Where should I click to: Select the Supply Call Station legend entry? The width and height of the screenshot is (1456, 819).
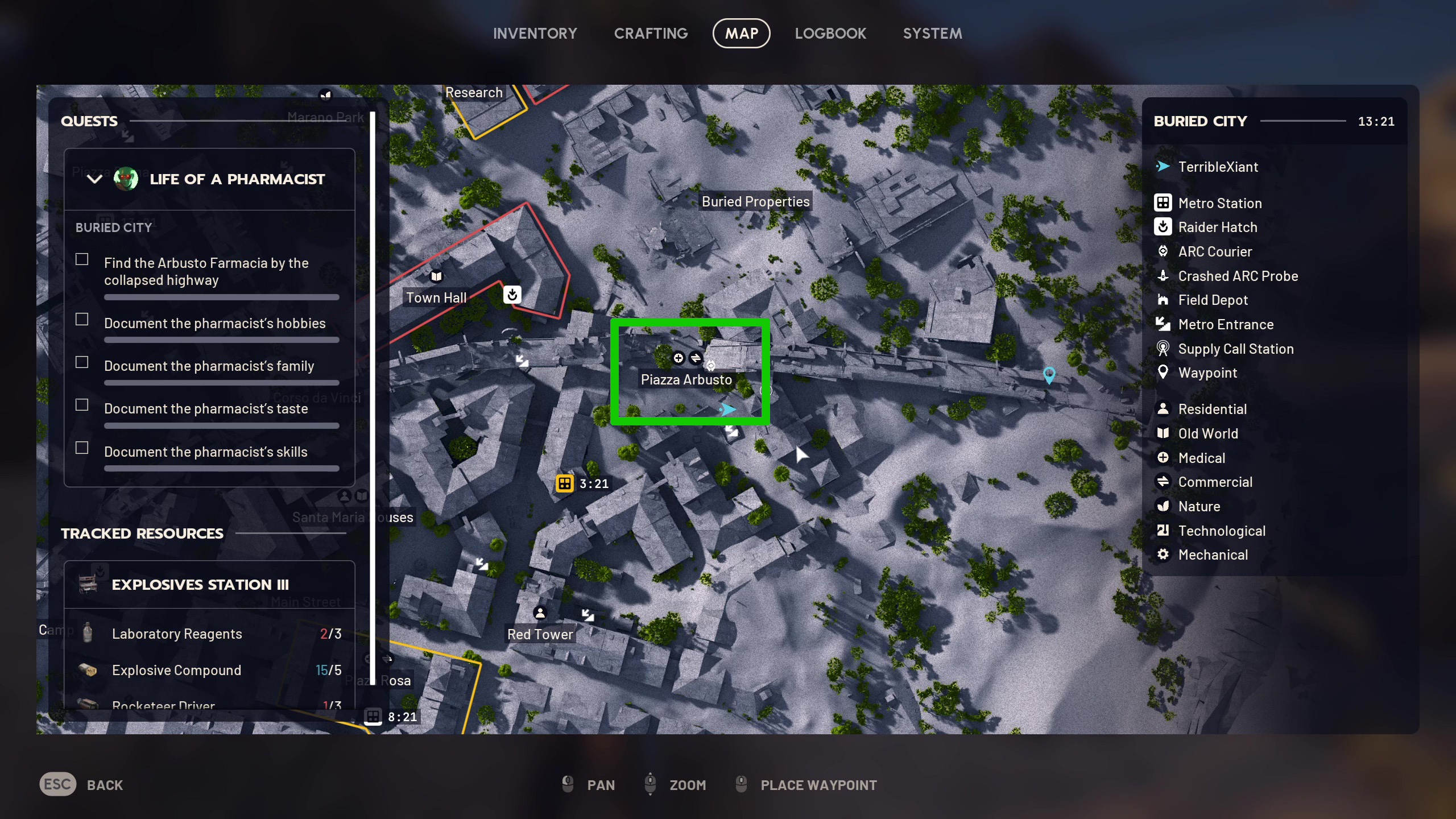coord(1235,349)
